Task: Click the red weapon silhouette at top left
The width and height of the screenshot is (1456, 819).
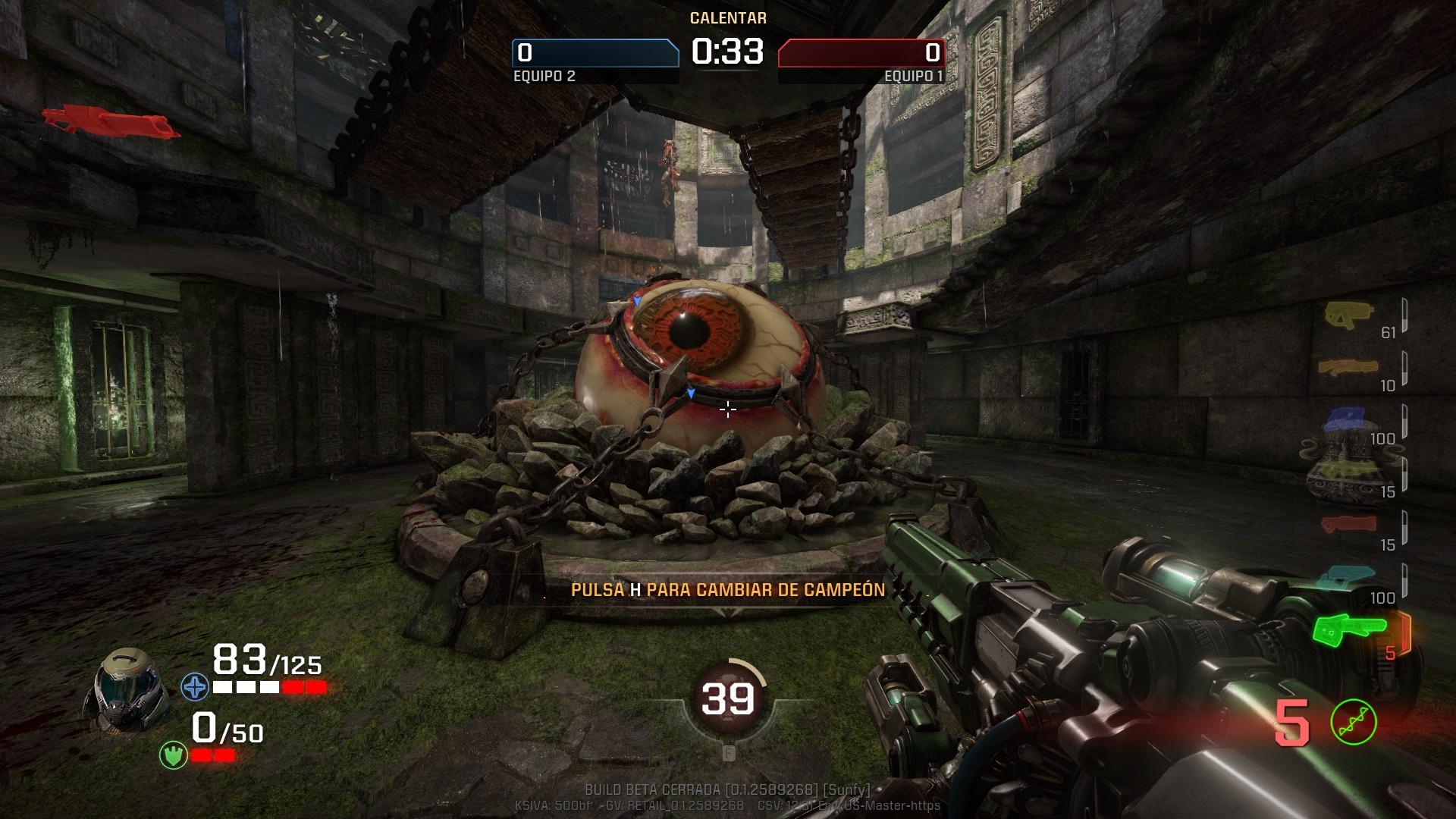Action: tap(110, 122)
